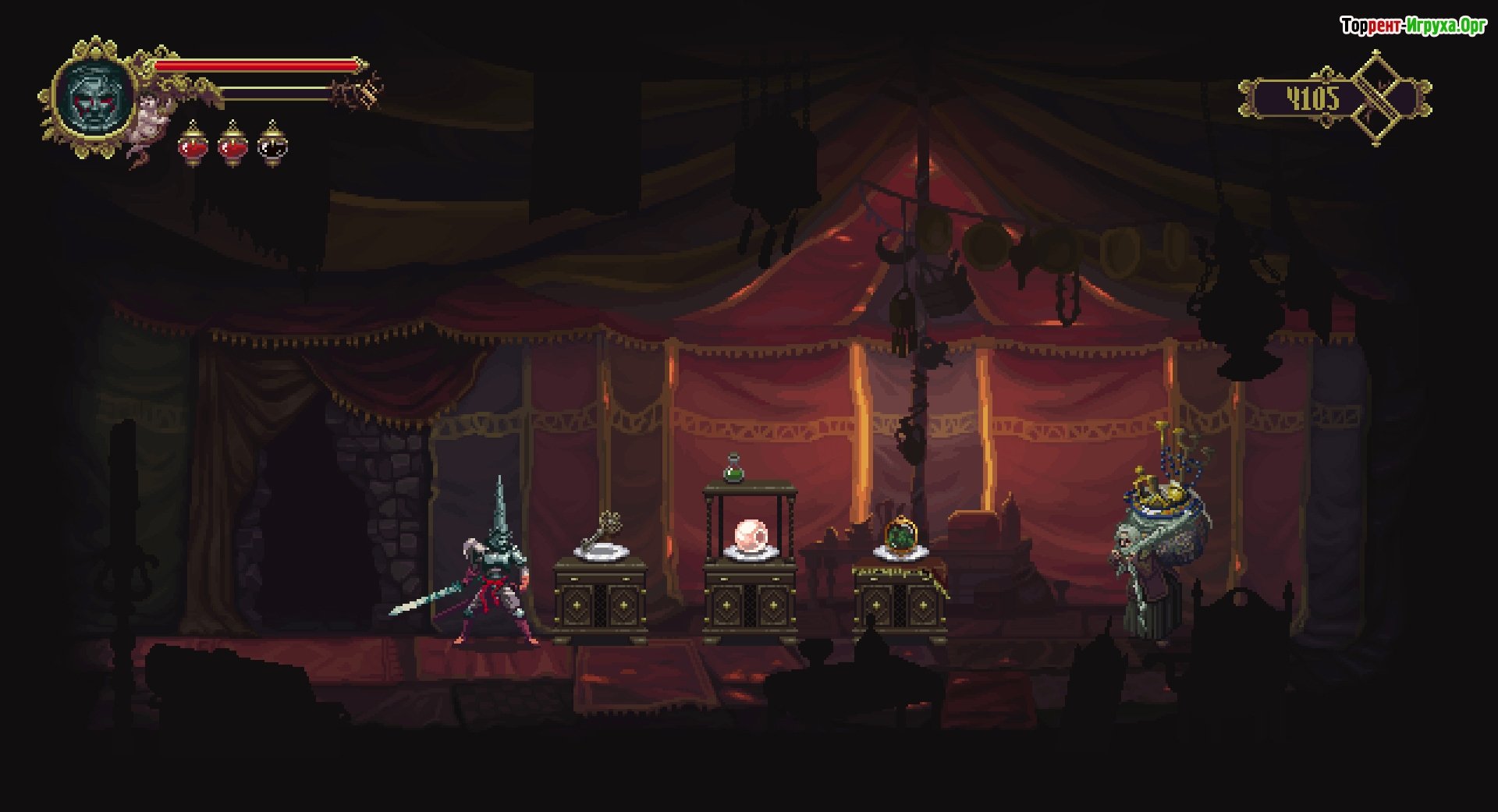Select the empty bile flask
This screenshot has width=1498, height=812.
pyautogui.click(x=272, y=144)
